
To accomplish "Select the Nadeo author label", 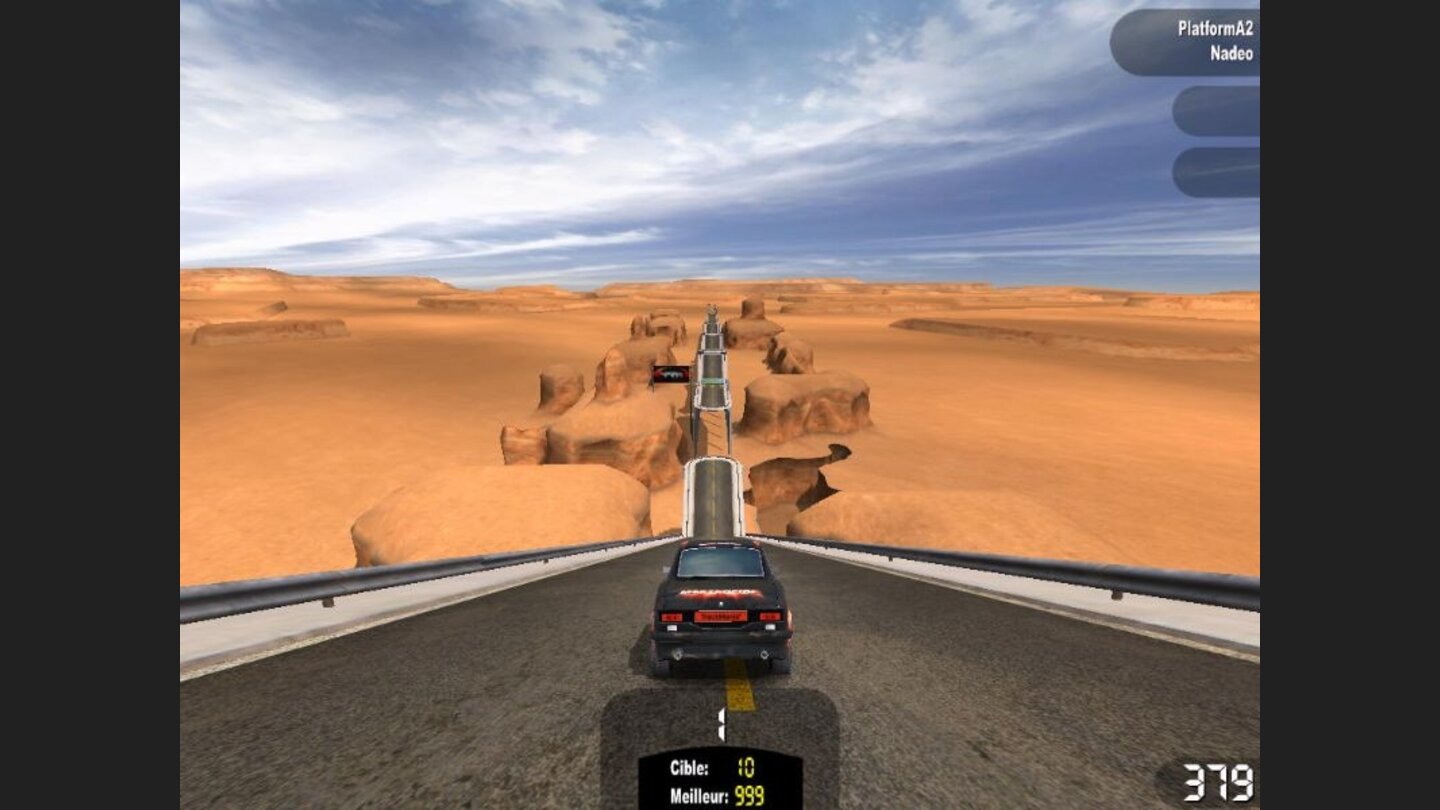I will coord(1230,55).
